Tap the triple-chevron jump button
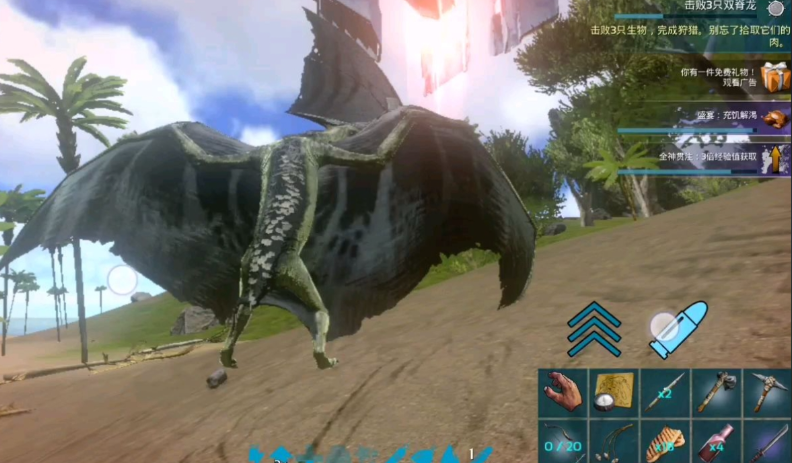This screenshot has width=792, height=463. [594, 328]
